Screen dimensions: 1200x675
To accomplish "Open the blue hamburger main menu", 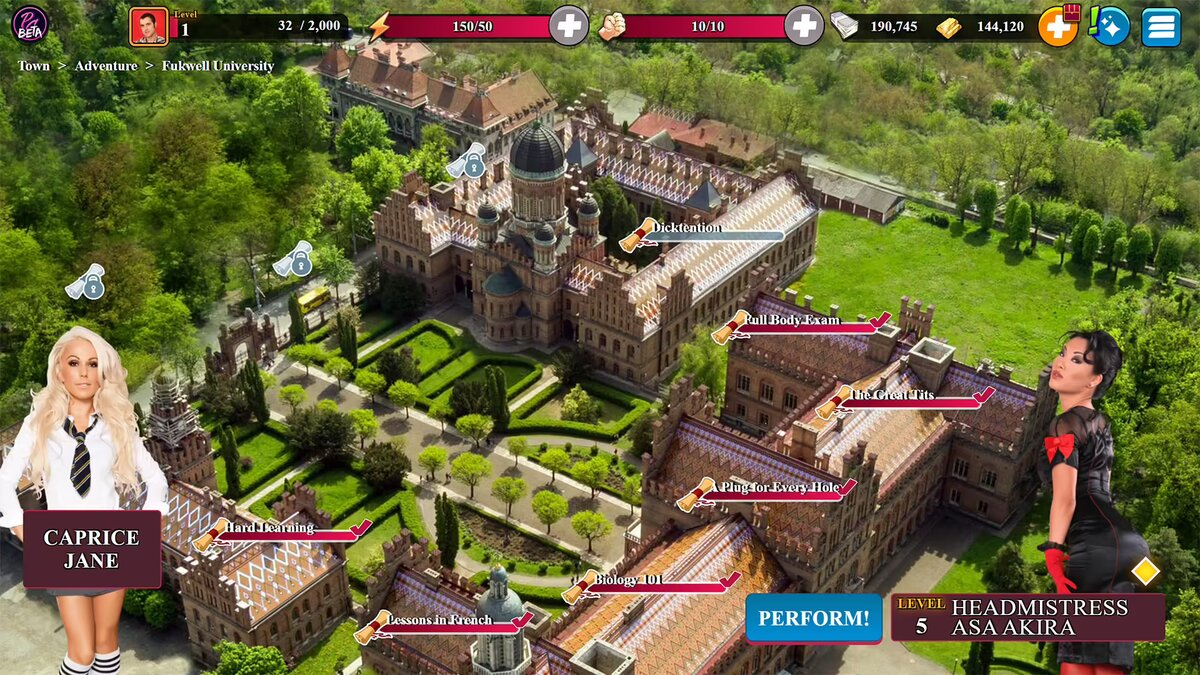I will pos(1160,26).
